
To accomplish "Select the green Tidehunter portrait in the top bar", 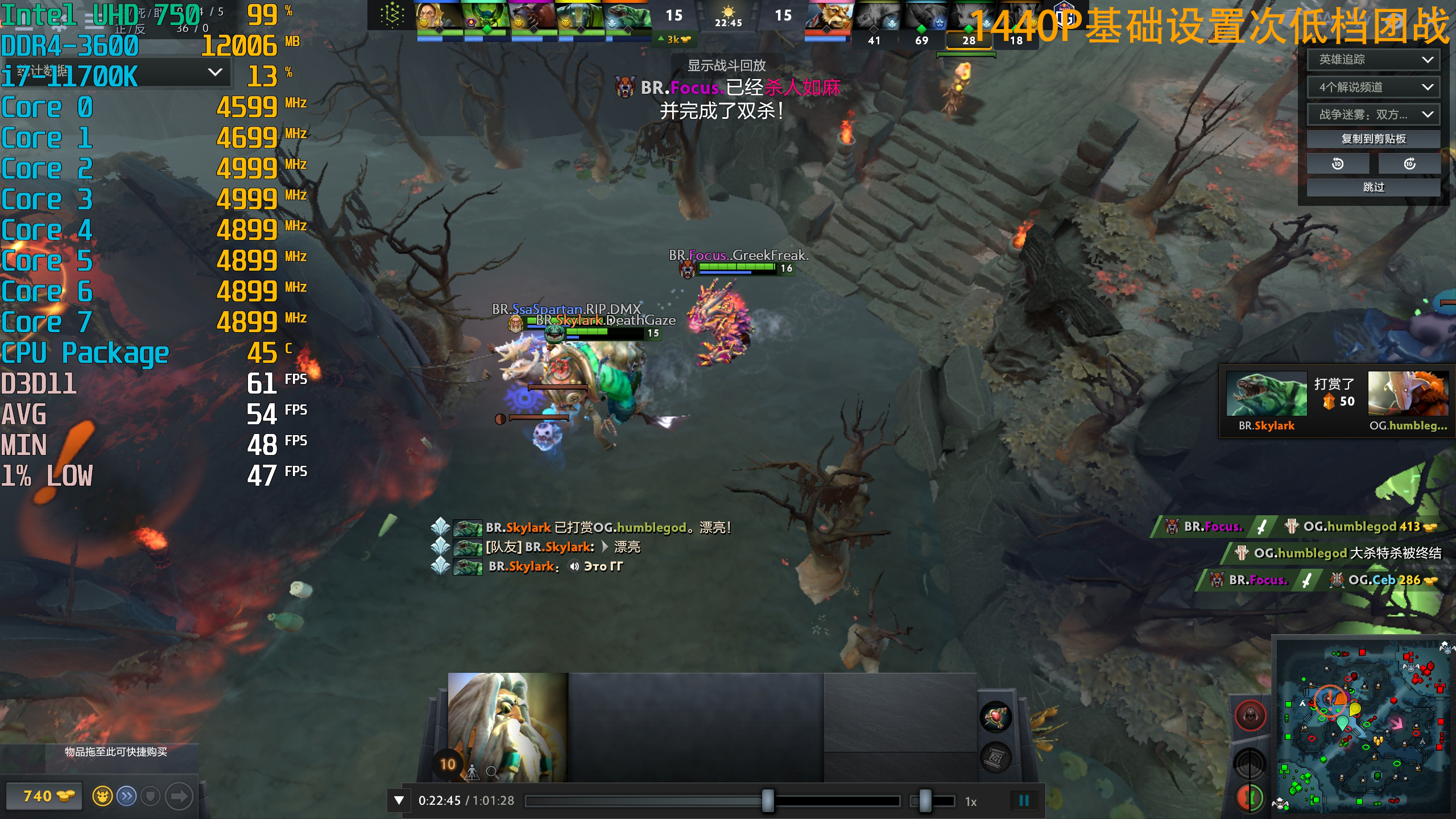I will click(x=627, y=17).
